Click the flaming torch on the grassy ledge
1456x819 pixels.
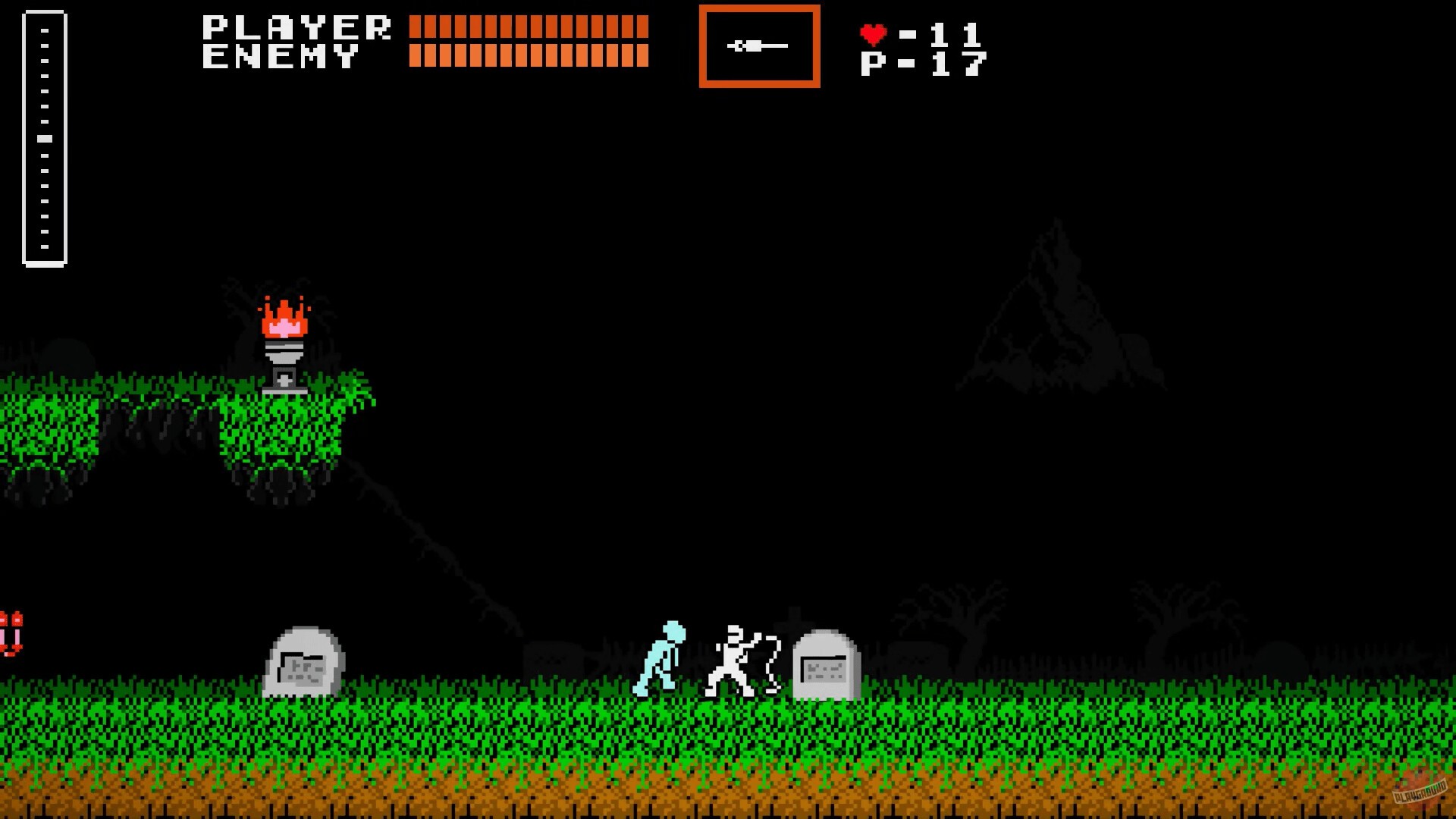[x=286, y=334]
